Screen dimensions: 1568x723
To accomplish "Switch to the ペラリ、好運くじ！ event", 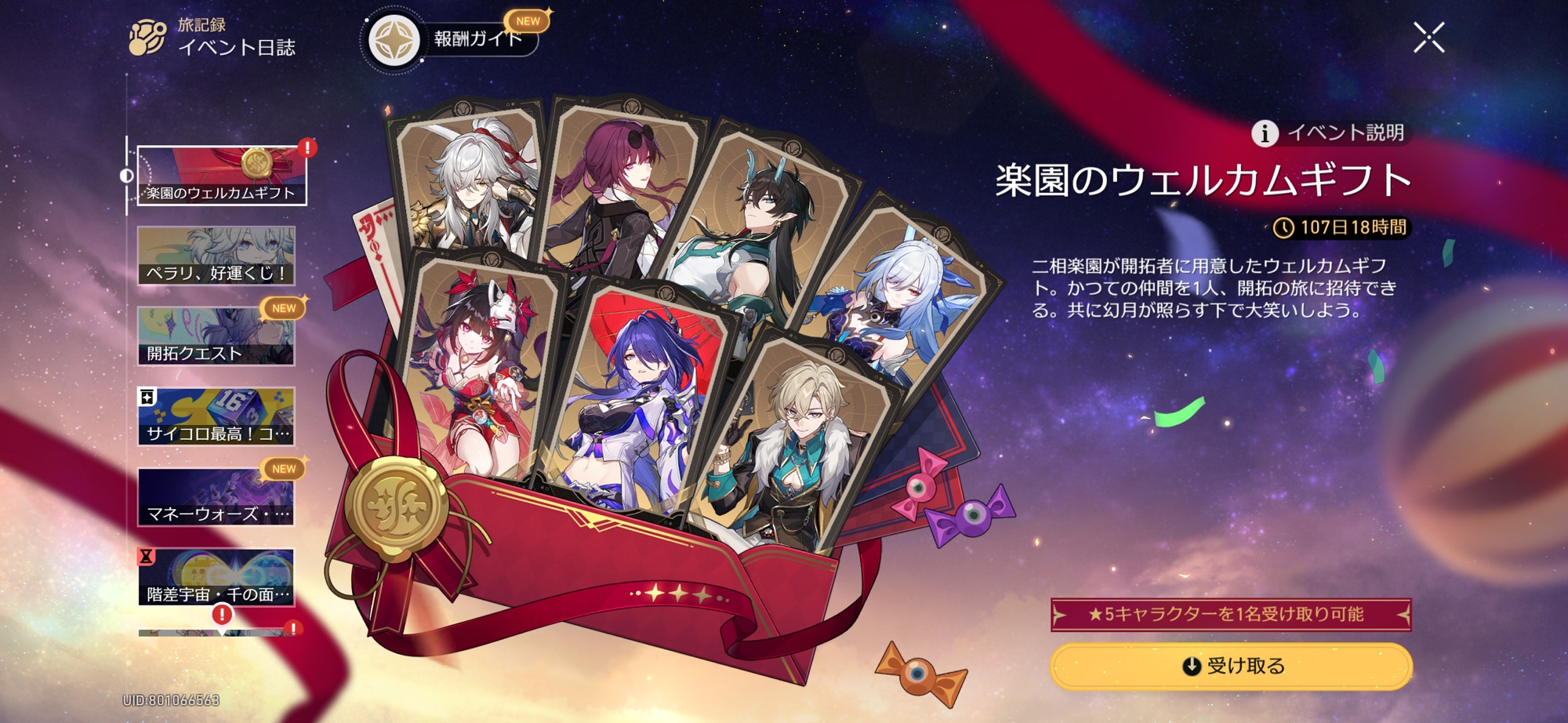I will pyautogui.click(x=216, y=256).
